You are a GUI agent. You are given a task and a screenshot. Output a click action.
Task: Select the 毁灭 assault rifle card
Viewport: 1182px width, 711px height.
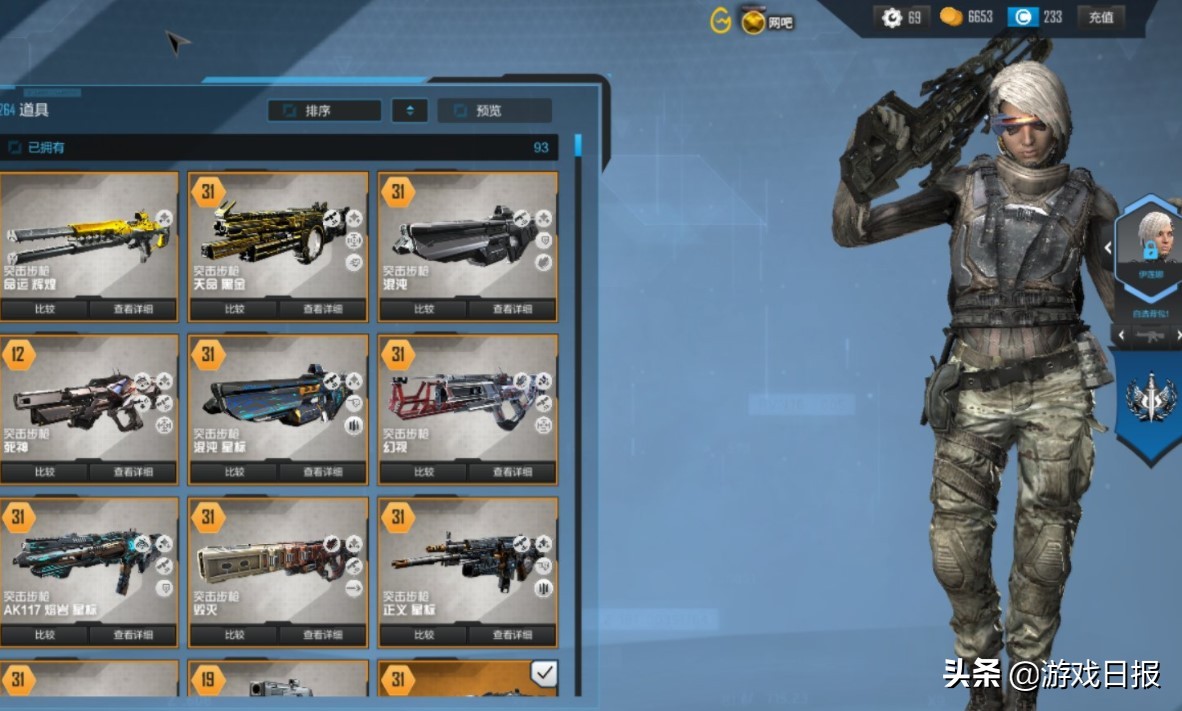[x=278, y=561]
